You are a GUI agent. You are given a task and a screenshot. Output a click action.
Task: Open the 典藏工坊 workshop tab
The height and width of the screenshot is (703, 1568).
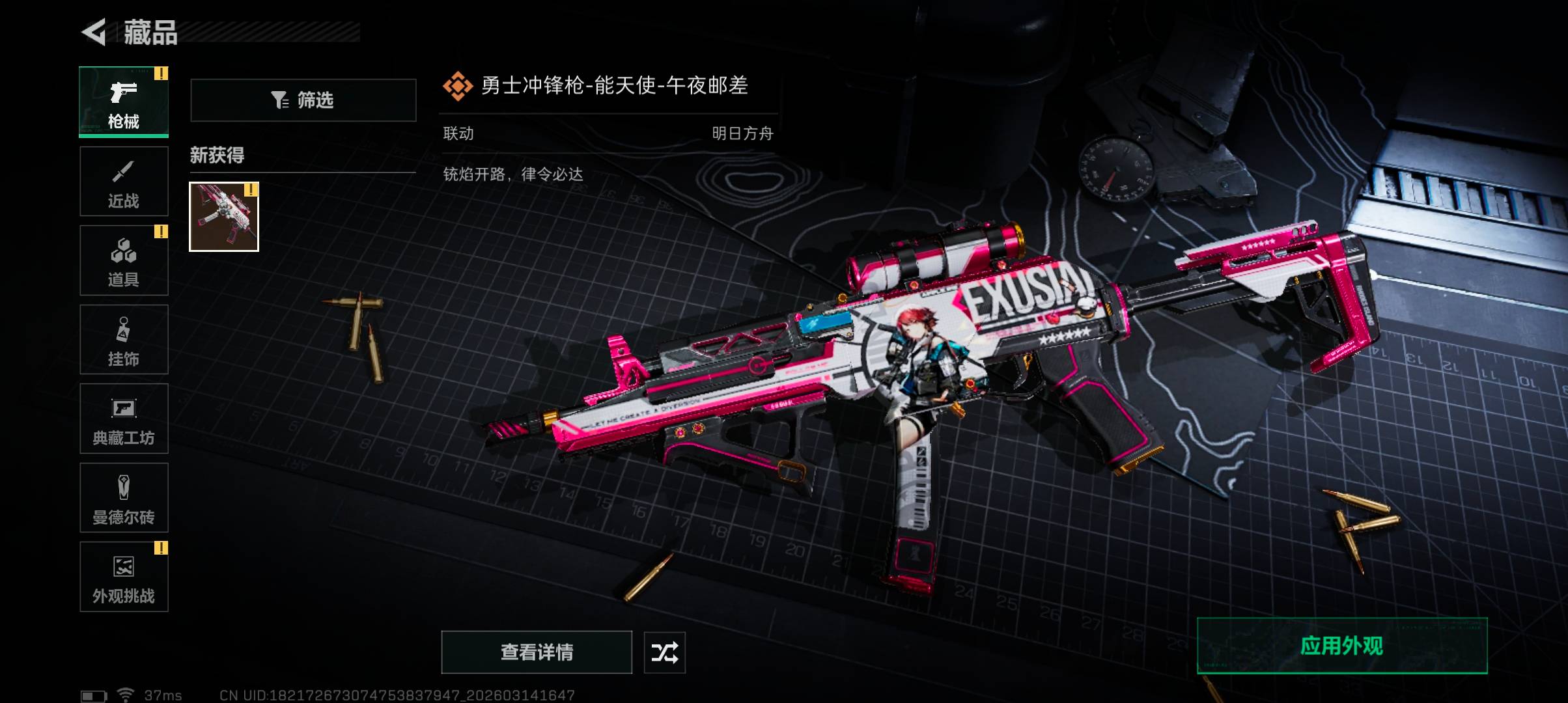pos(124,419)
